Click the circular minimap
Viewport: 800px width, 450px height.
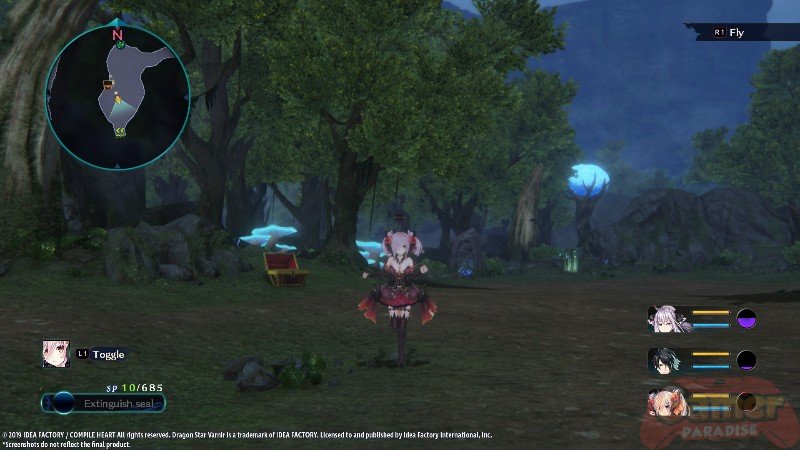point(117,96)
